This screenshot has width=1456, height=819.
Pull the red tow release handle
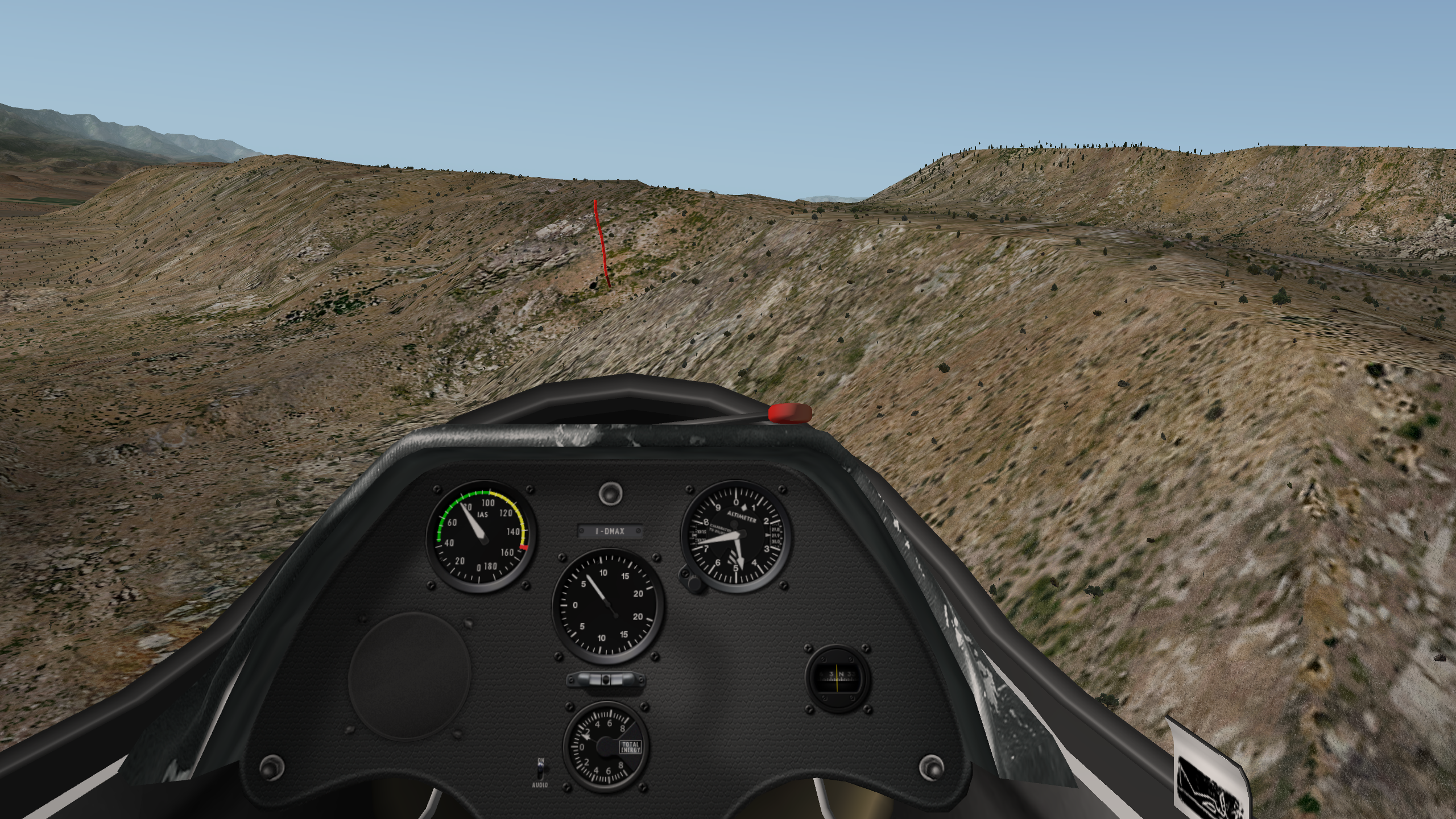click(789, 413)
